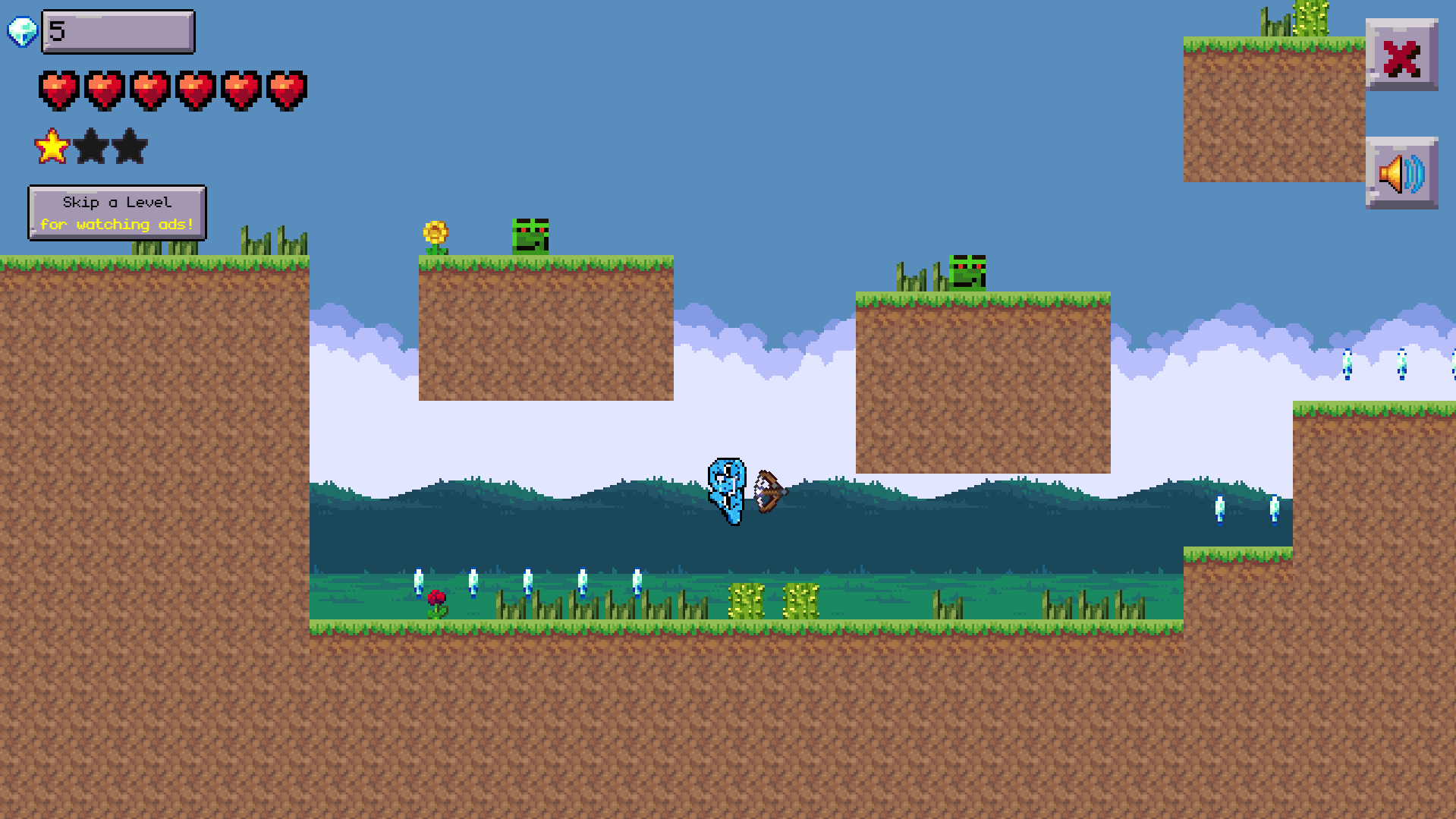This screenshot has height=819, width=1456.
Task: Select the first red heart icon
Action: (x=57, y=90)
